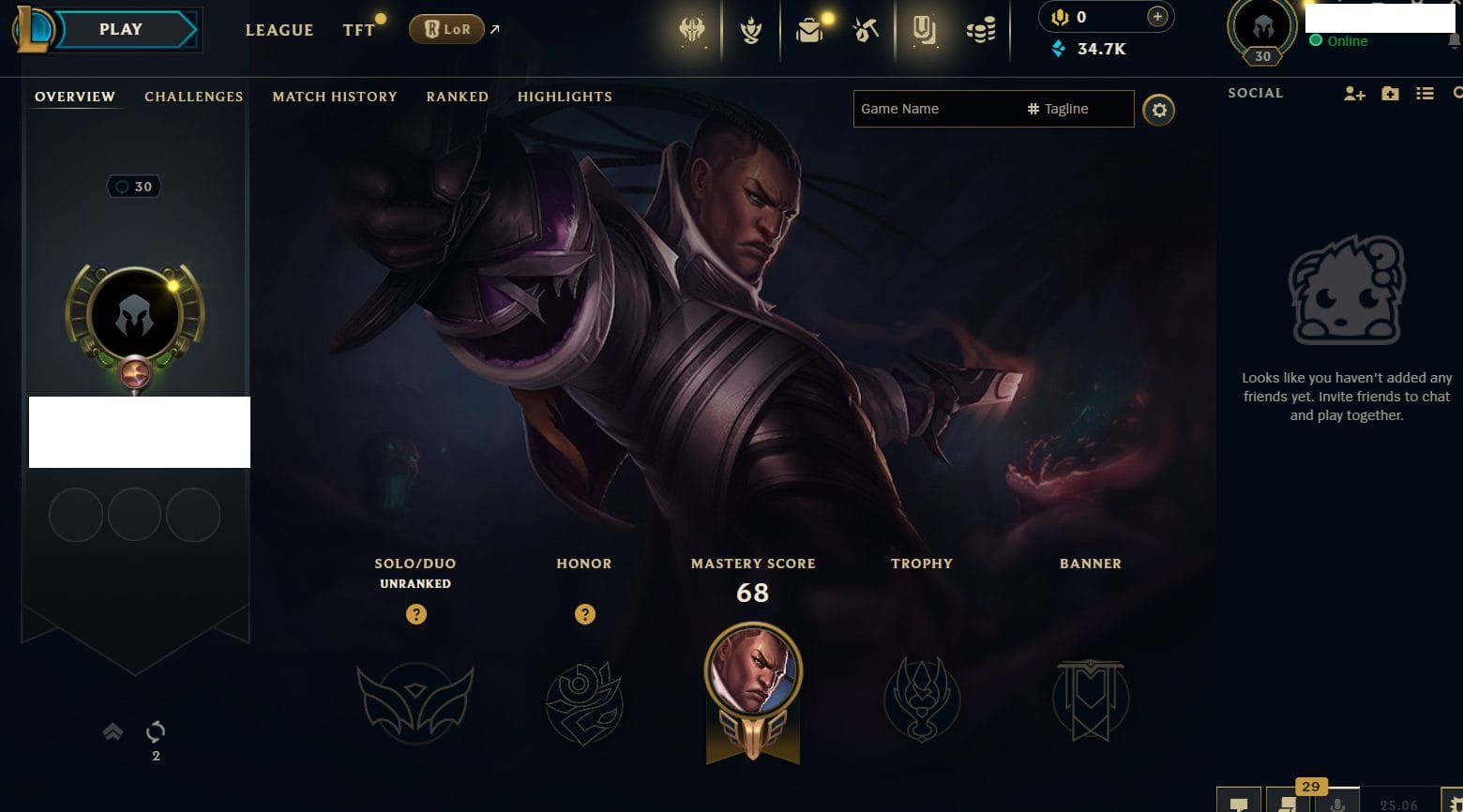The width and height of the screenshot is (1463, 812).
Task: Open the gear settings button near search
Action: [x=1159, y=111]
